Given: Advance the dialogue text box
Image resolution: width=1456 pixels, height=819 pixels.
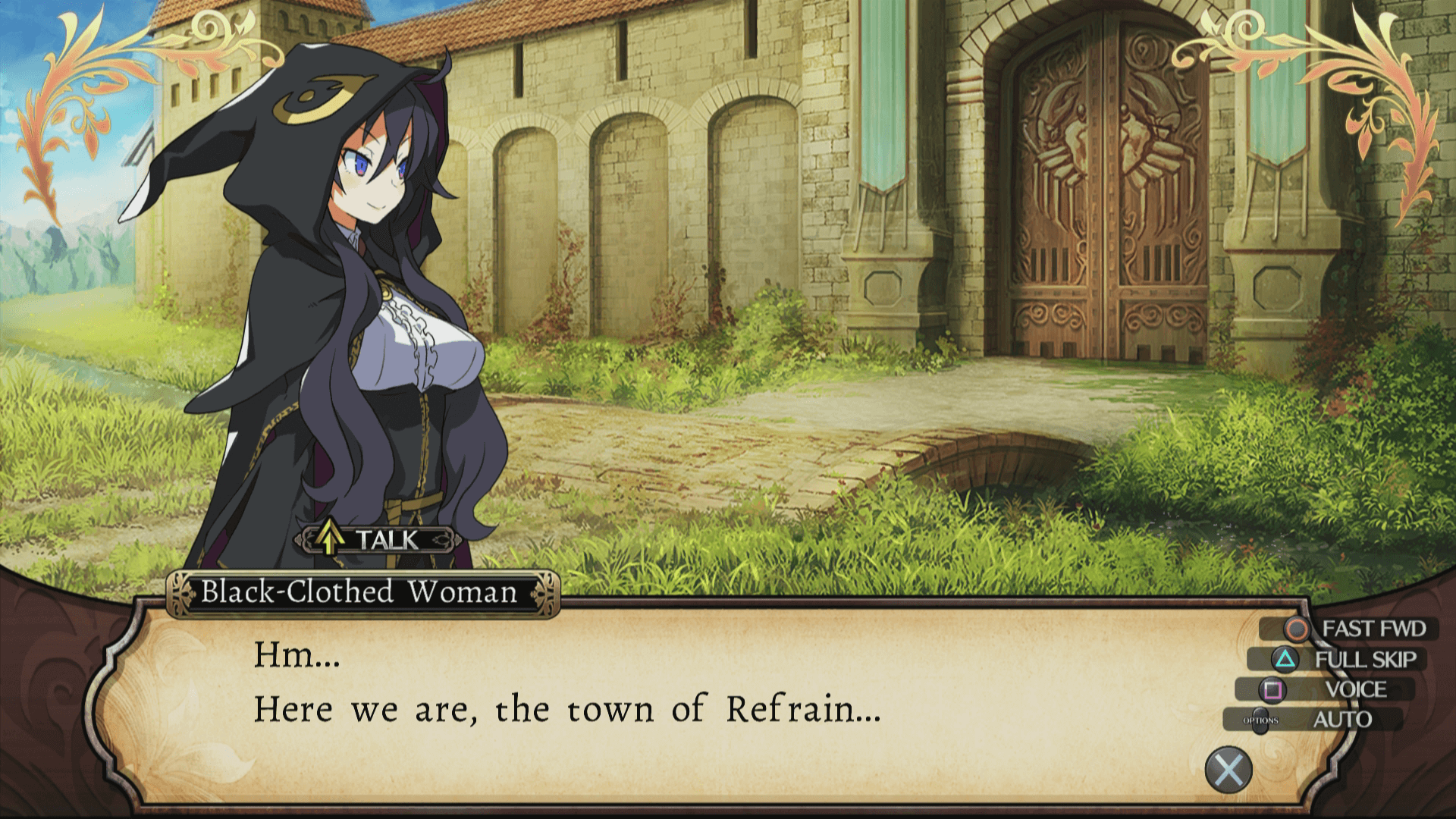Looking at the screenshot, I should coord(1228,770).
